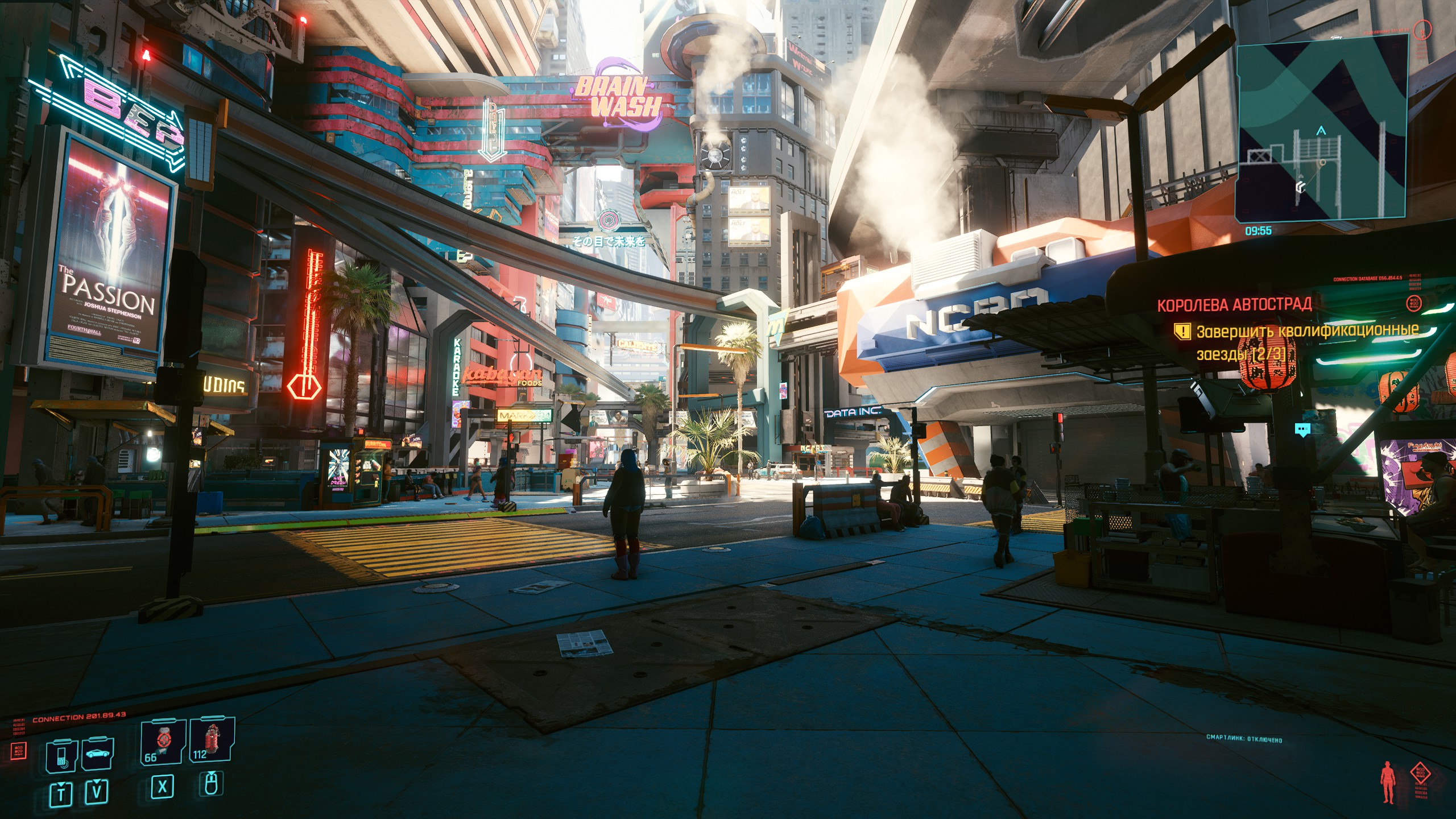The width and height of the screenshot is (1456, 819).
Task: Expand the V keybind chevron badge
Action: coord(97,792)
